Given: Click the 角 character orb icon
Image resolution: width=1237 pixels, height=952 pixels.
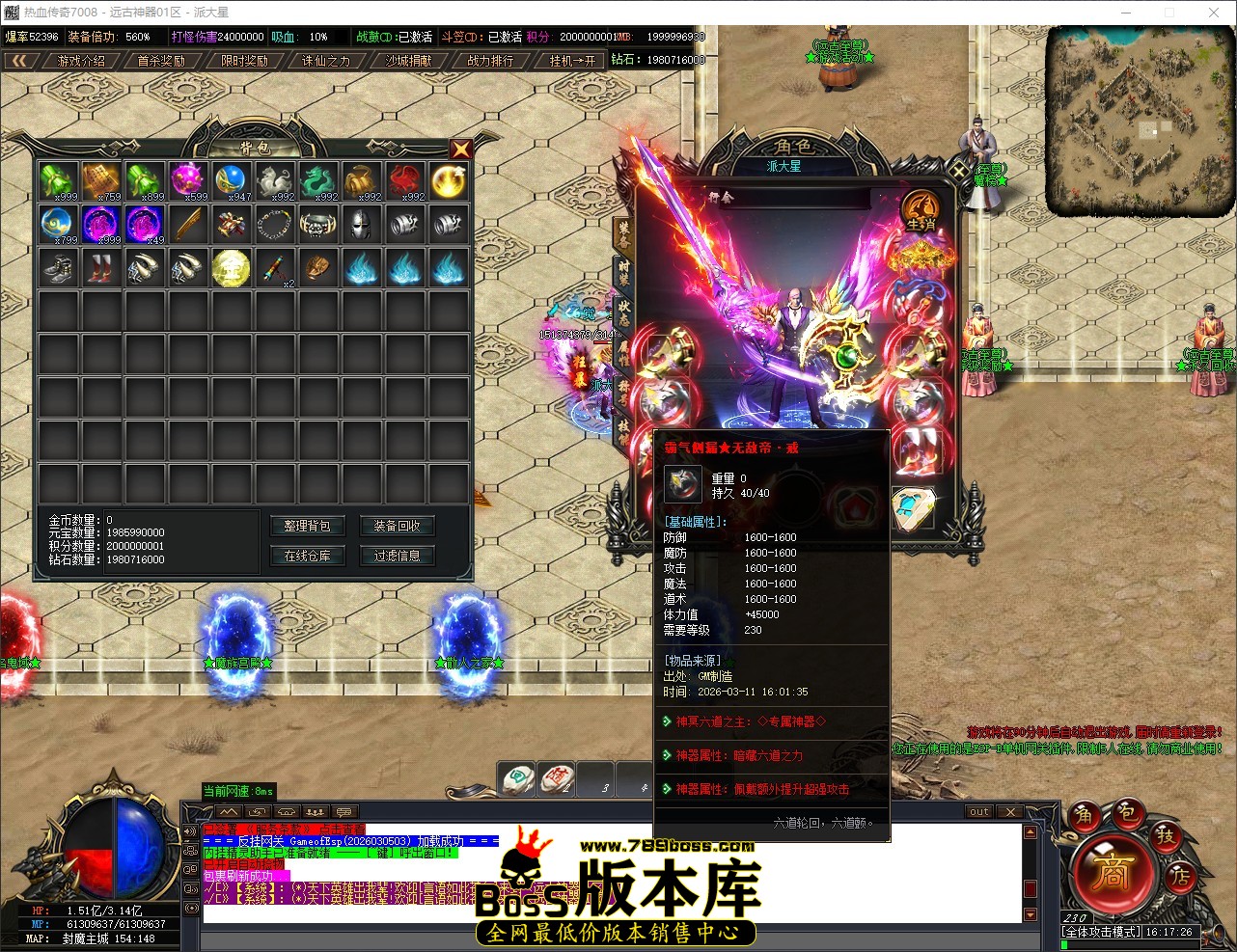Looking at the screenshot, I should click(1085, 815).
